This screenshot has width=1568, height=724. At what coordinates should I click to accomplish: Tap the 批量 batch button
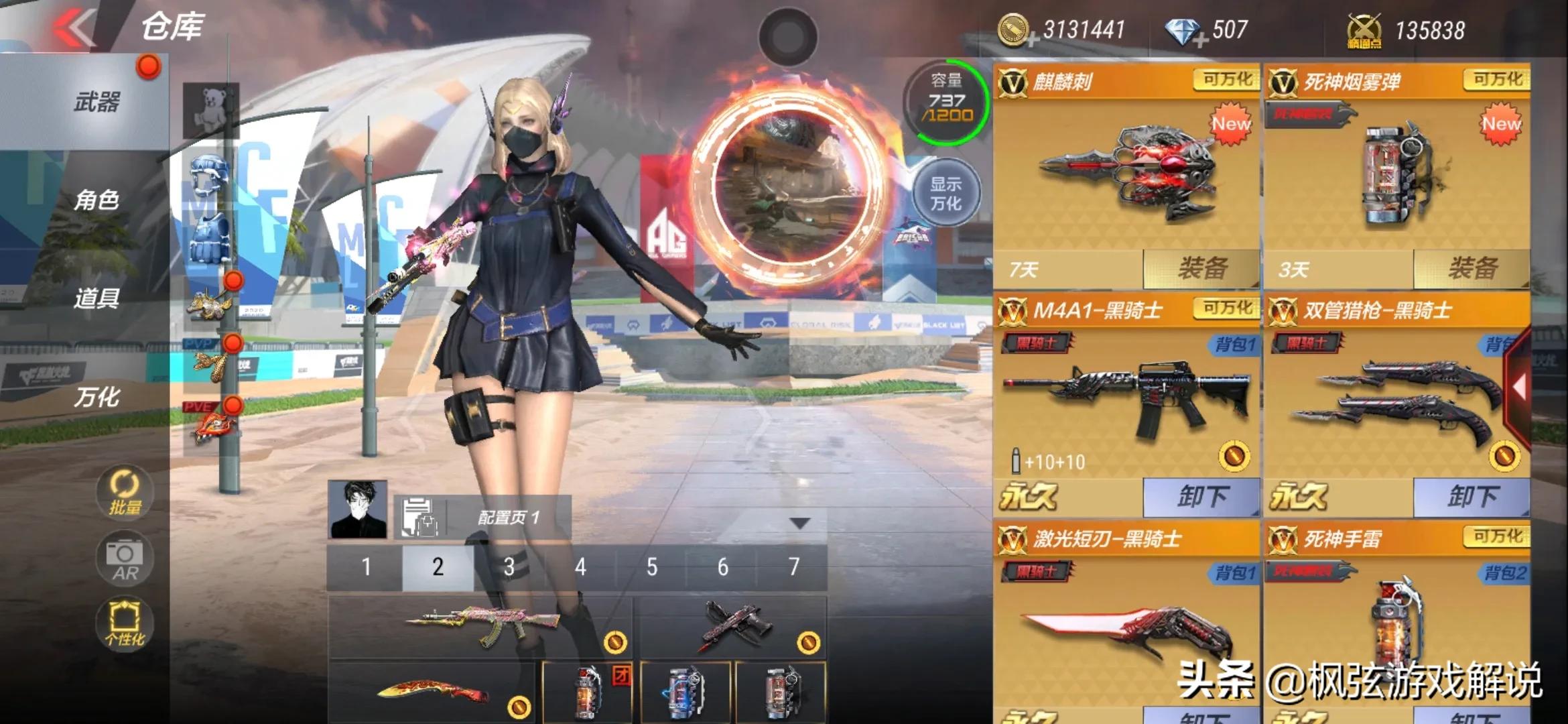pyautogui.click(x=125, y=493)
